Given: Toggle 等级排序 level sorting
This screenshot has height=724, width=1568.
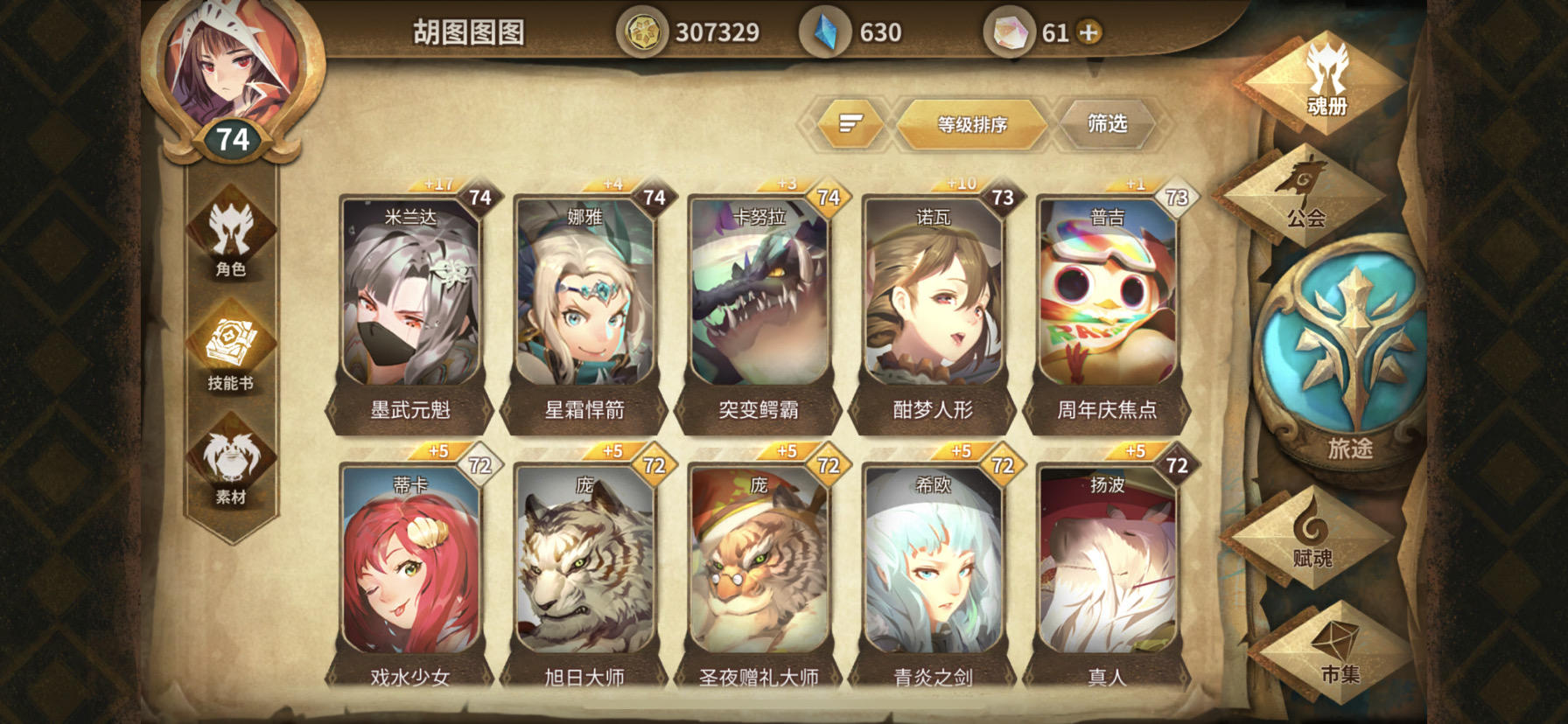Looking at the screenshot, I should 973,125.
